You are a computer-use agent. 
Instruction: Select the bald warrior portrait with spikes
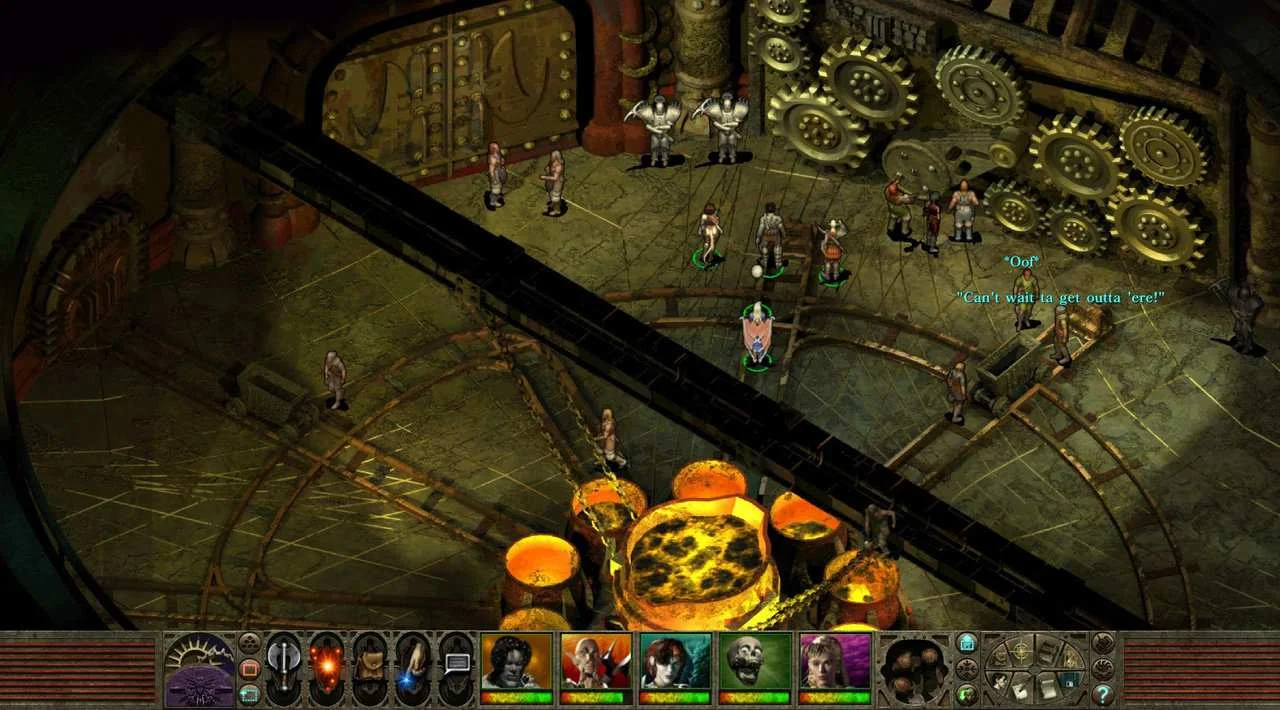pos(596,662)
